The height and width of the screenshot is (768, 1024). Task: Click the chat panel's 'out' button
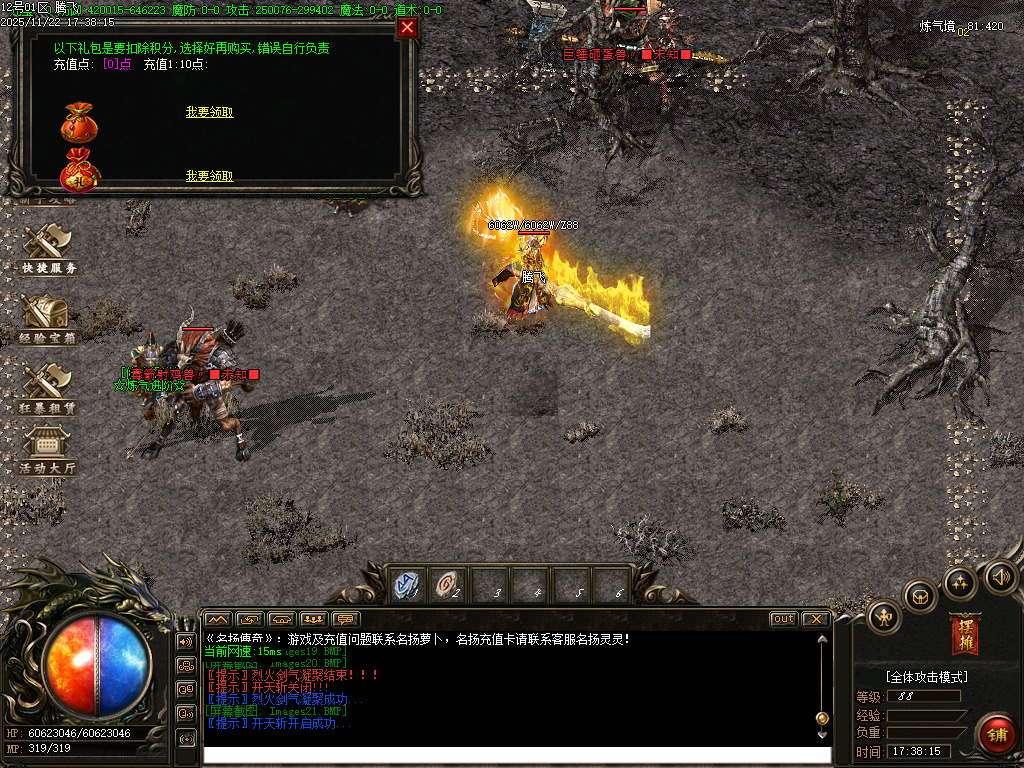[x=784, y=619]
